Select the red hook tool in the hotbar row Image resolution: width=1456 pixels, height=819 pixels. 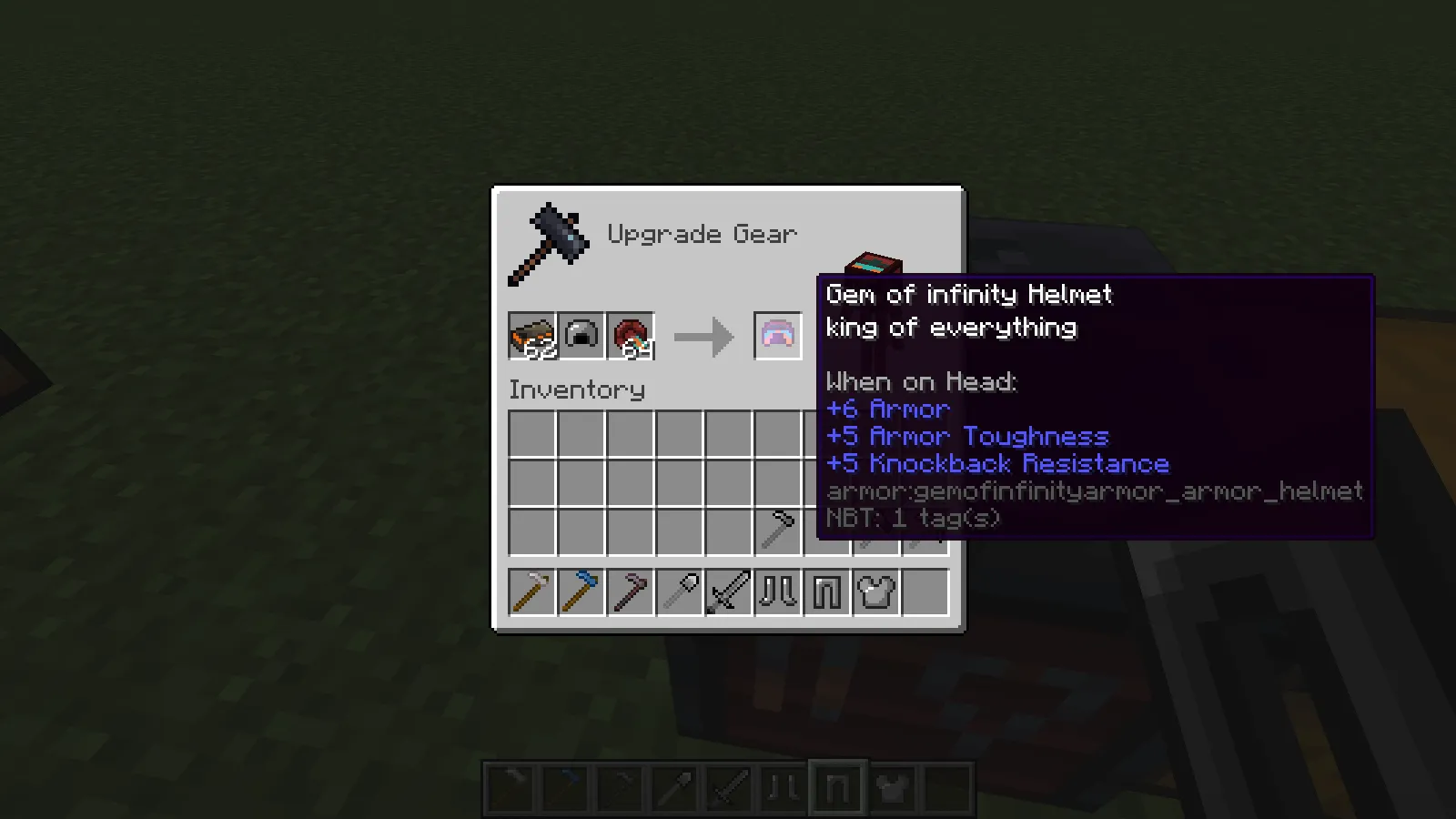[631, 591]
